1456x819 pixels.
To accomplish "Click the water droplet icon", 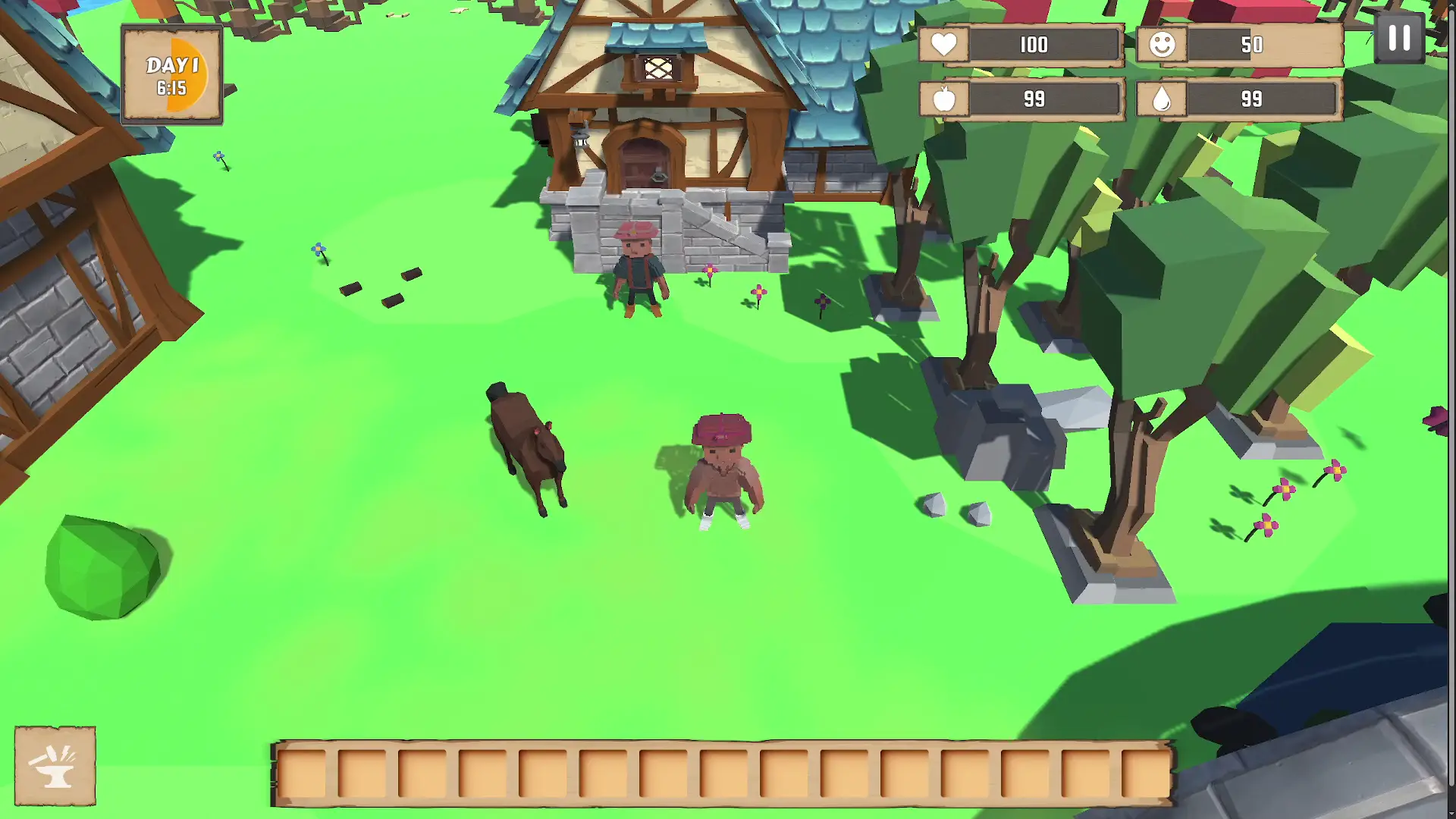I will [x=1161, y=99].
